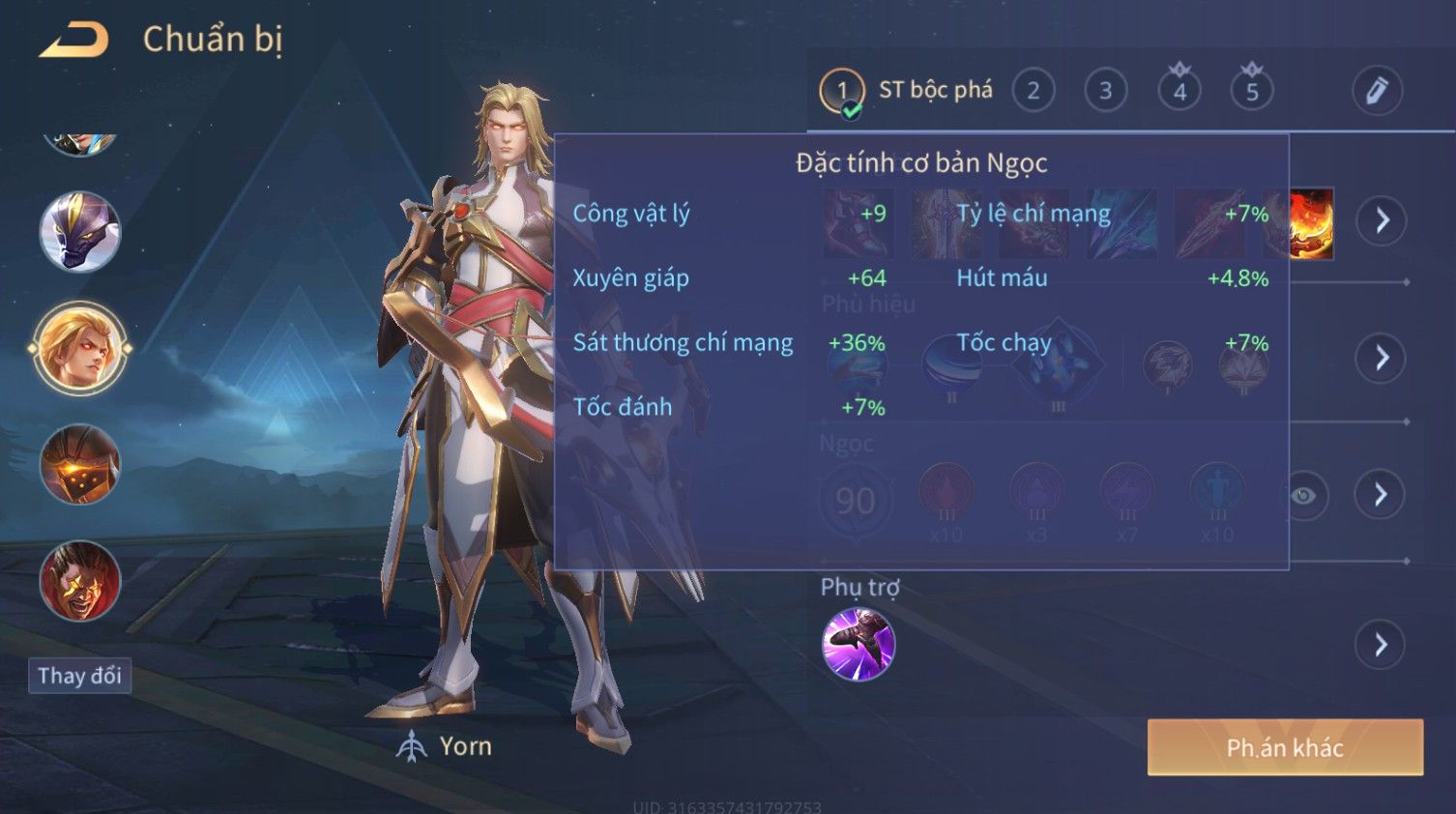Edit the loadout name with the pencil

click(x=1377, y=91)
